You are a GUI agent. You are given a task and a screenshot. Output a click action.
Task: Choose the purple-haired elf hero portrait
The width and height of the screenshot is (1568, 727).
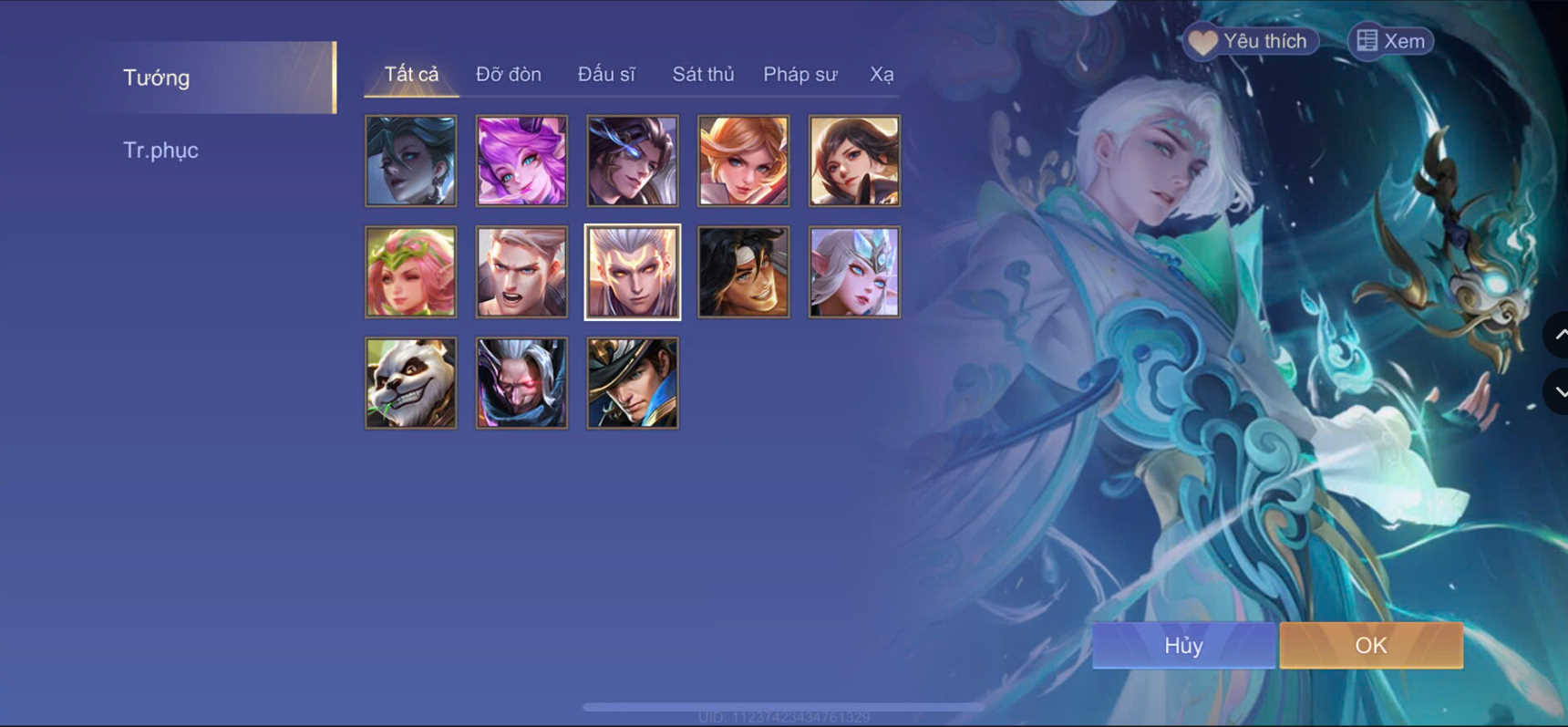tap(521, 161)
